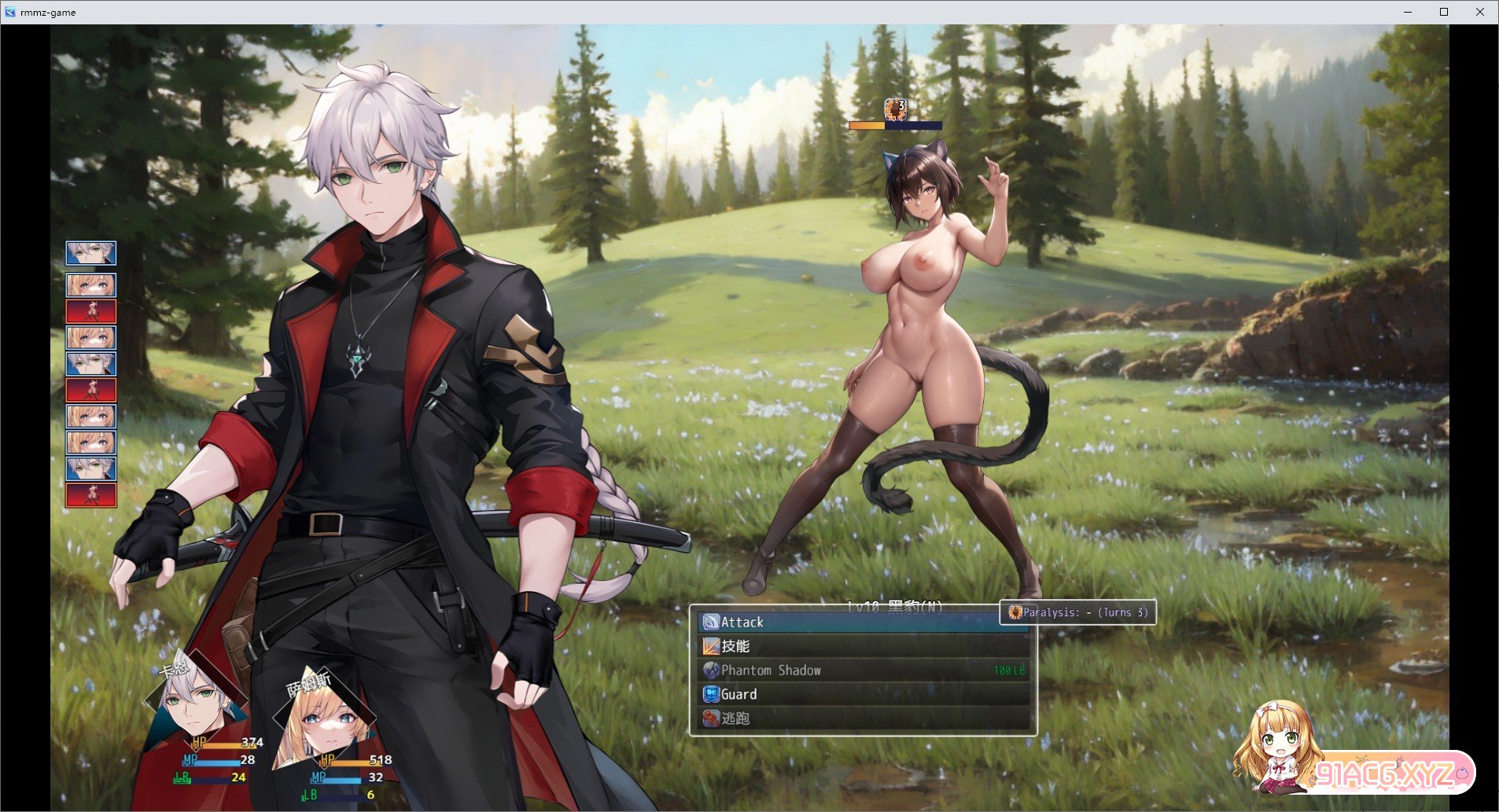
Task: Click the Paralysis status tooltip
Action: click(1077, 612)
